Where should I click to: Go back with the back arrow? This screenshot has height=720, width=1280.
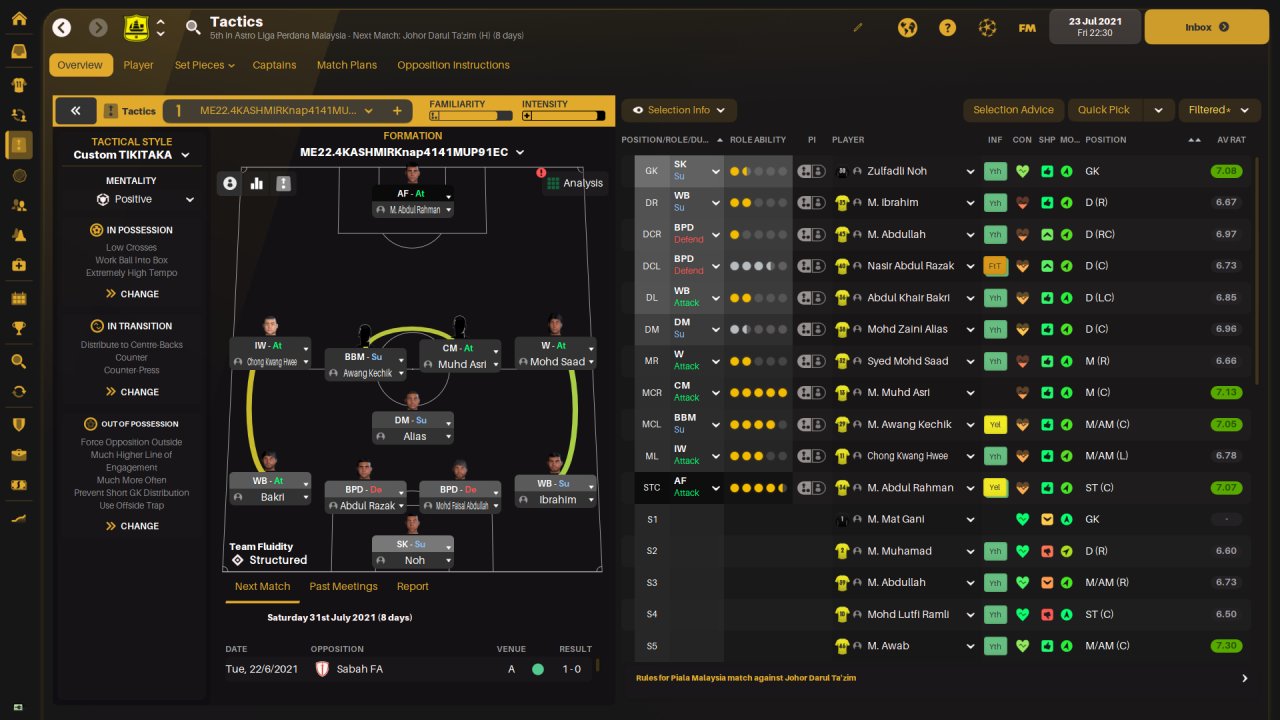pos(62,27)
